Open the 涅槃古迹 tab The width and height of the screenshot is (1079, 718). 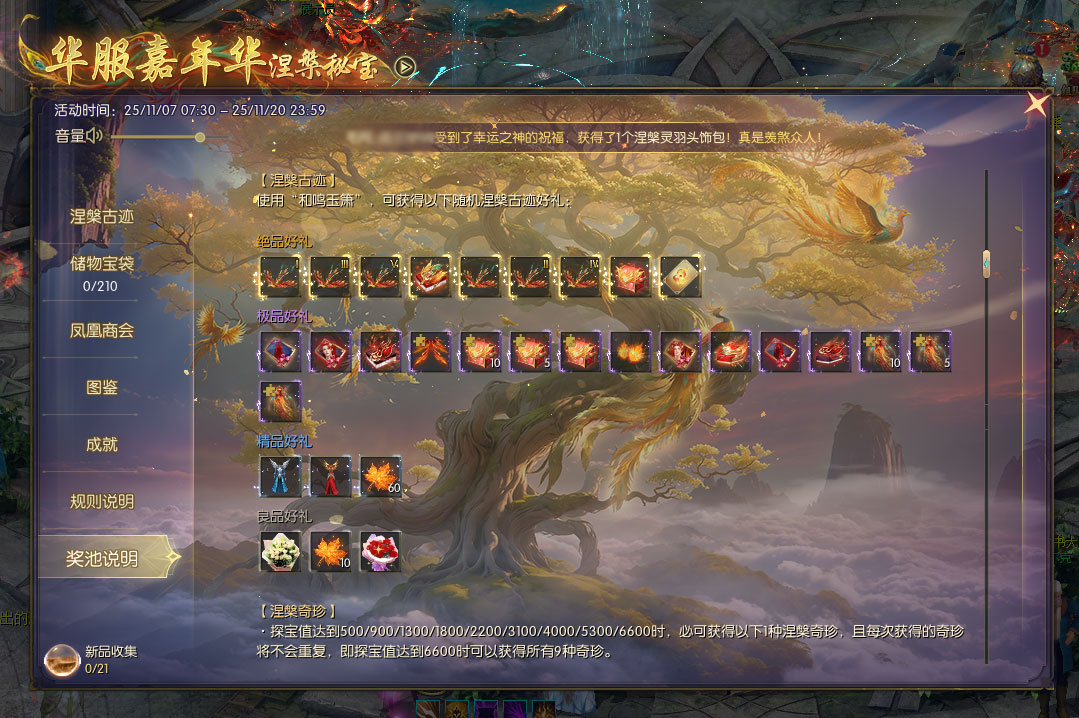(102, 216)
